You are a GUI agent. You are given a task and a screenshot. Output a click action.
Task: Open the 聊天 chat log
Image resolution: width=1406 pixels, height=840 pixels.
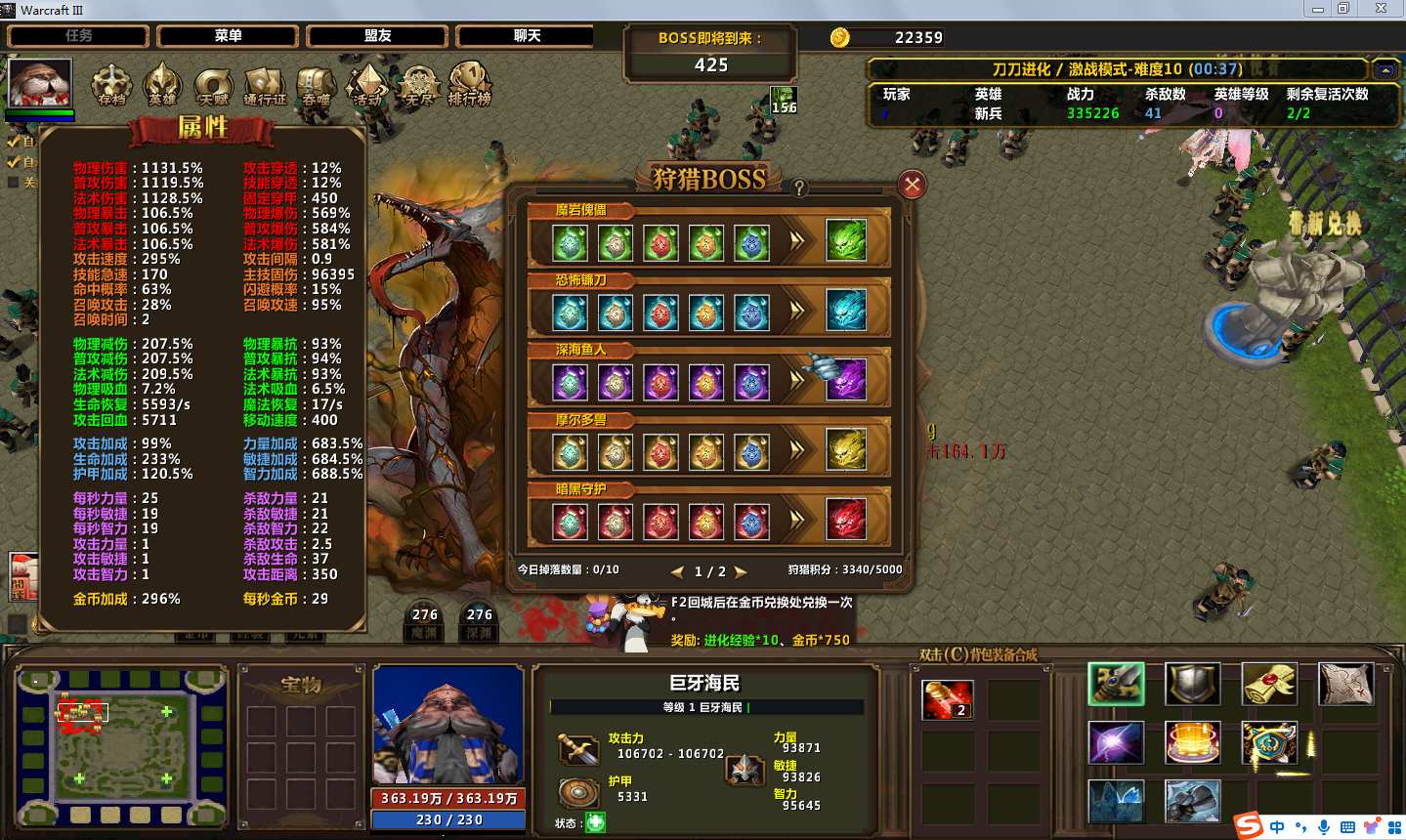(x=527, y=36)
